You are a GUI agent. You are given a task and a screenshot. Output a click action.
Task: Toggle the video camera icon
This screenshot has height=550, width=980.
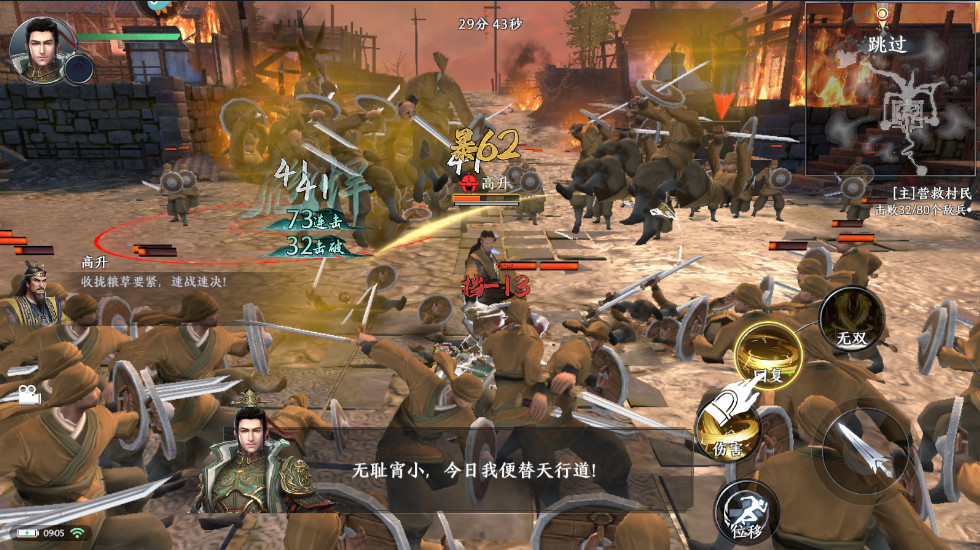click(x=27, y=395)
